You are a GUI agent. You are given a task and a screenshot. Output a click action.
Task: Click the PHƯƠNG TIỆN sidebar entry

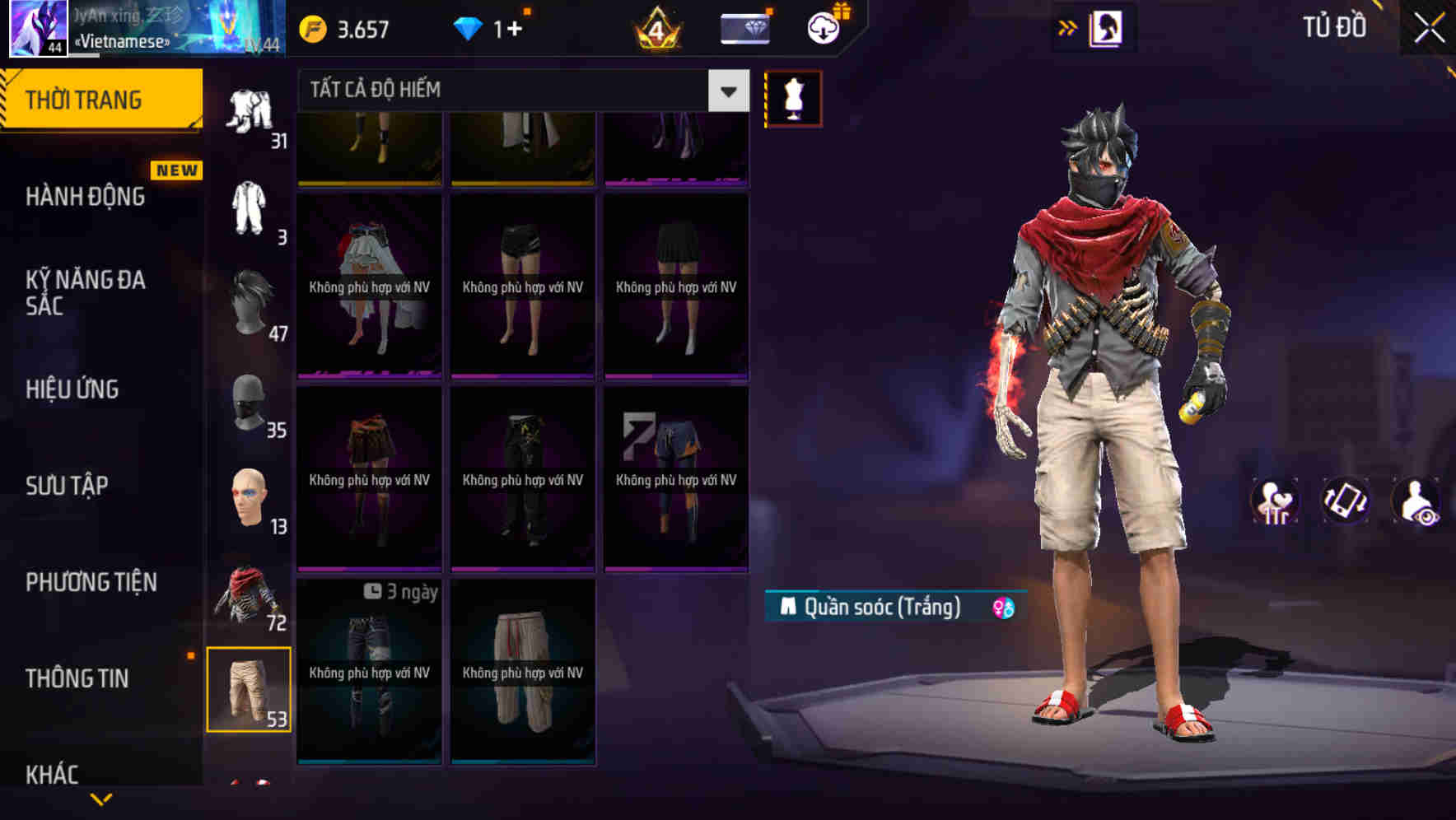point(91,582)
